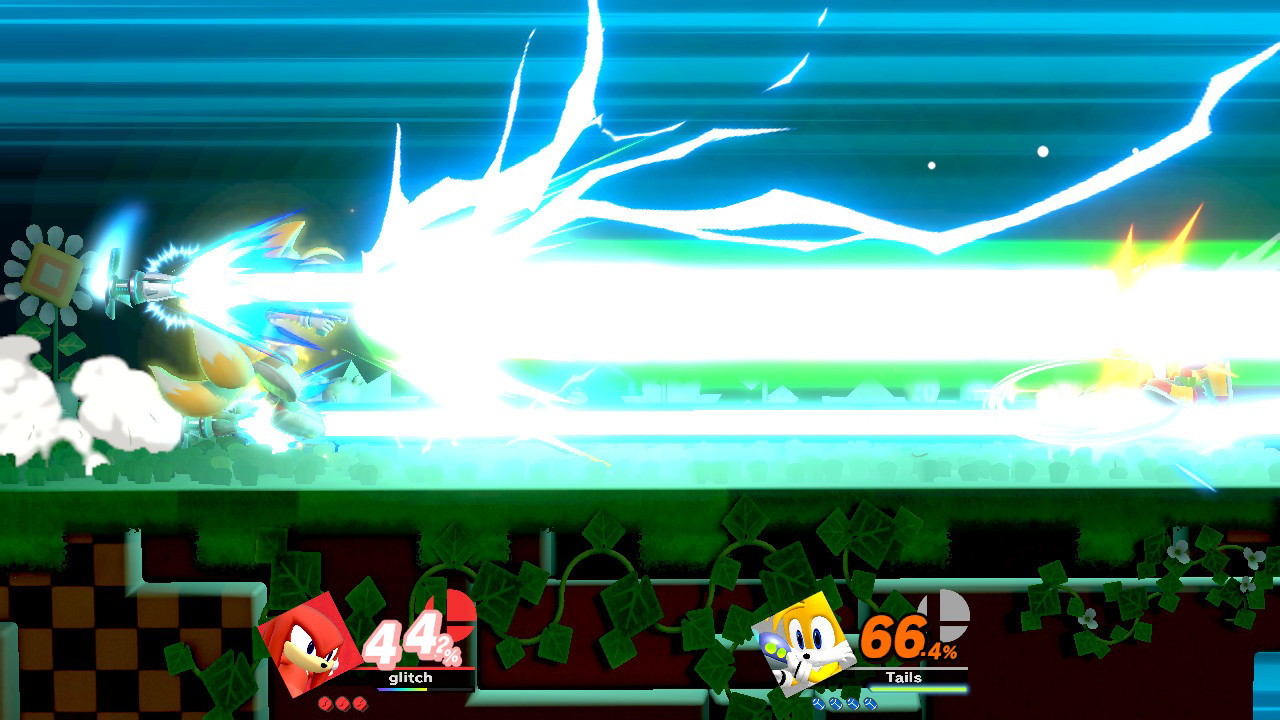Select glitch's third red stock icon
Viewport: 1280px width, 720px height.
[360, 703]
